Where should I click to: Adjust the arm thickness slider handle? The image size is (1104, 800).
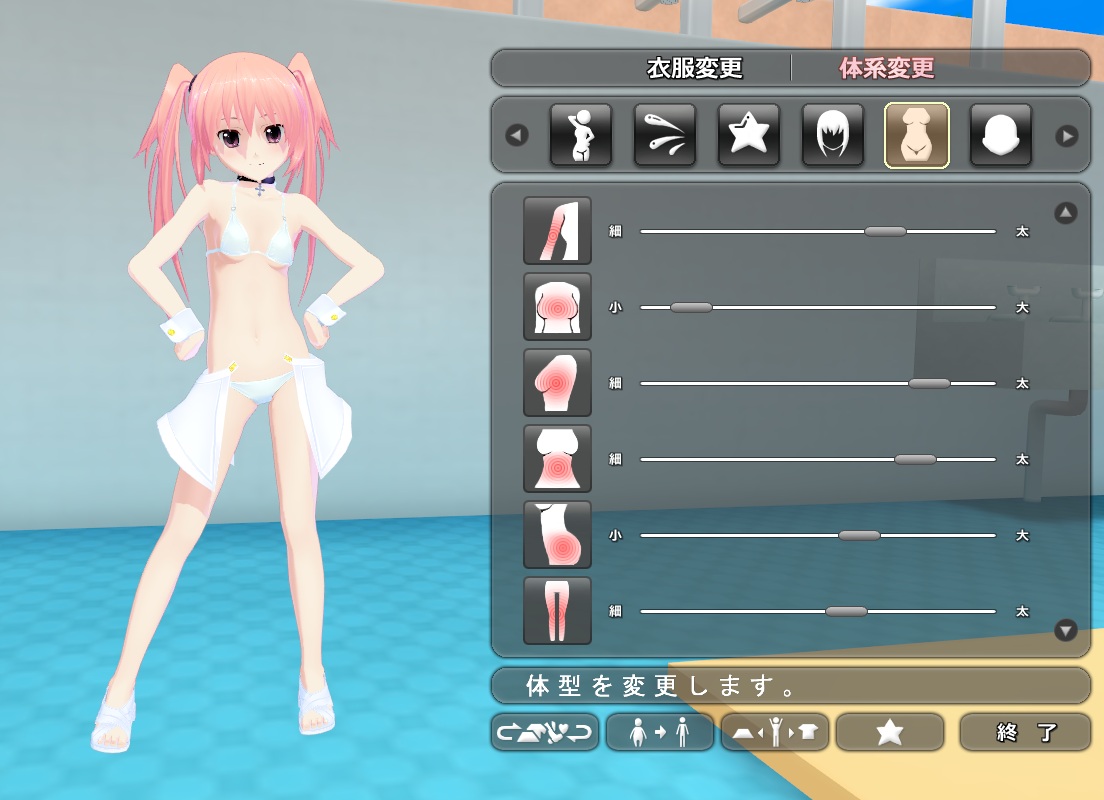coord(885,231)
